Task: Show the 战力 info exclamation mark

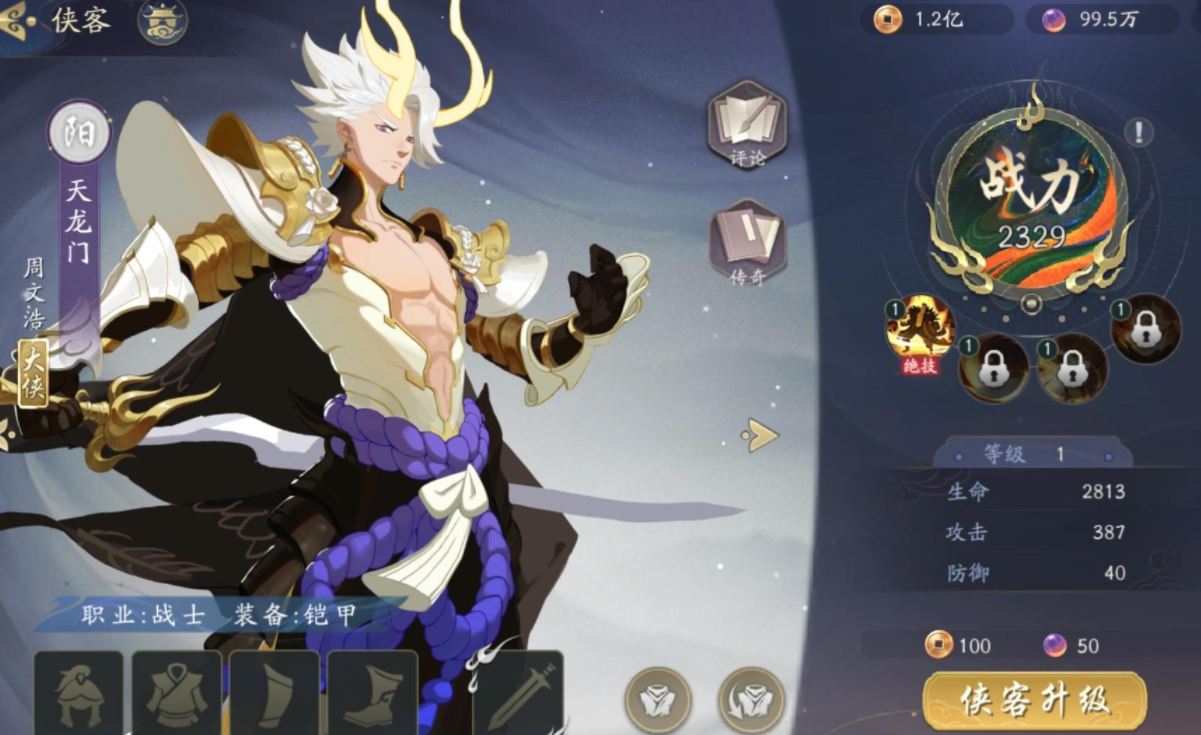Action: point(1138,131)
